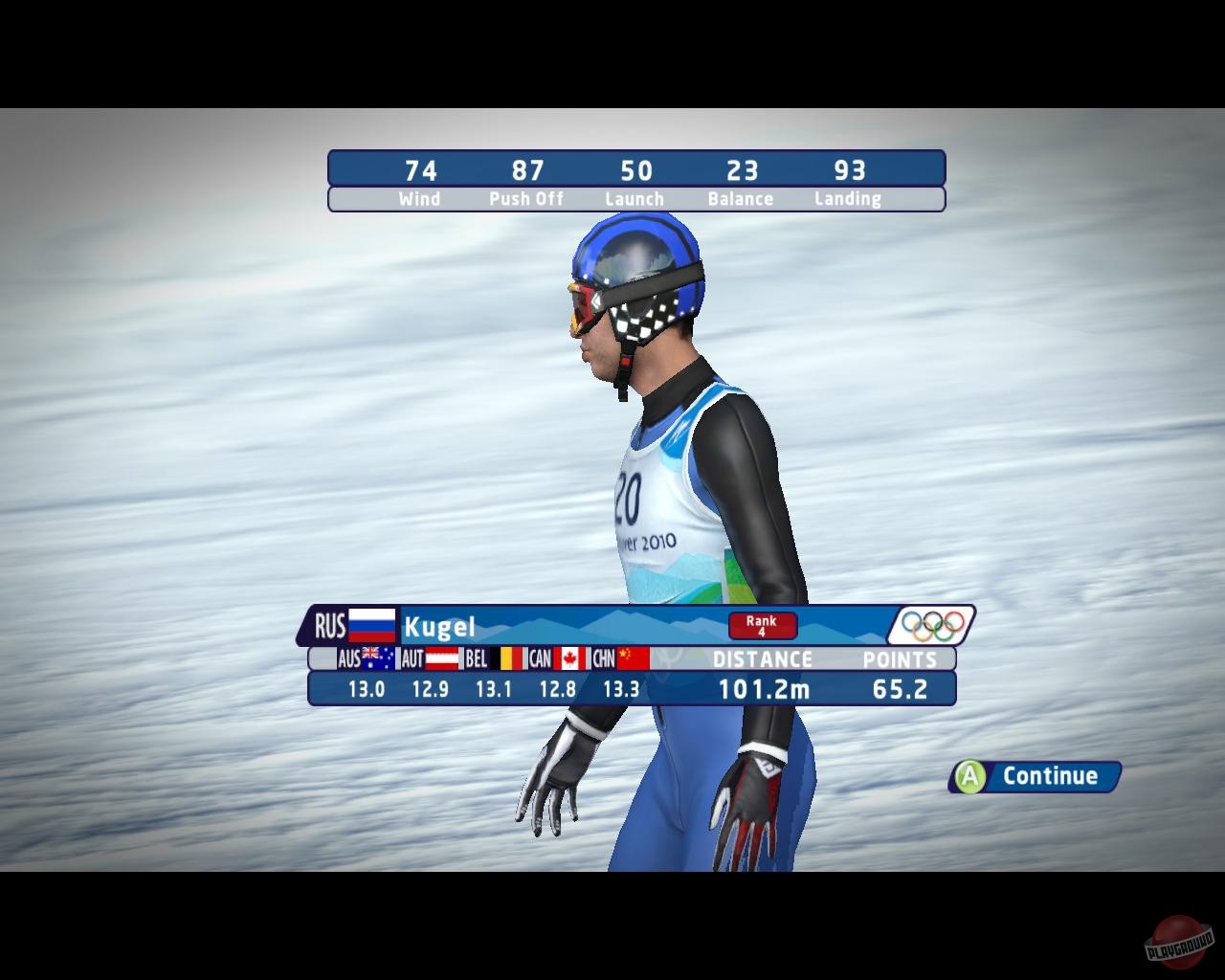The image size is (1225, 980).
Task: Select China's judge score of 13.3
Action: pyautogui.click(x=623, y=688)
